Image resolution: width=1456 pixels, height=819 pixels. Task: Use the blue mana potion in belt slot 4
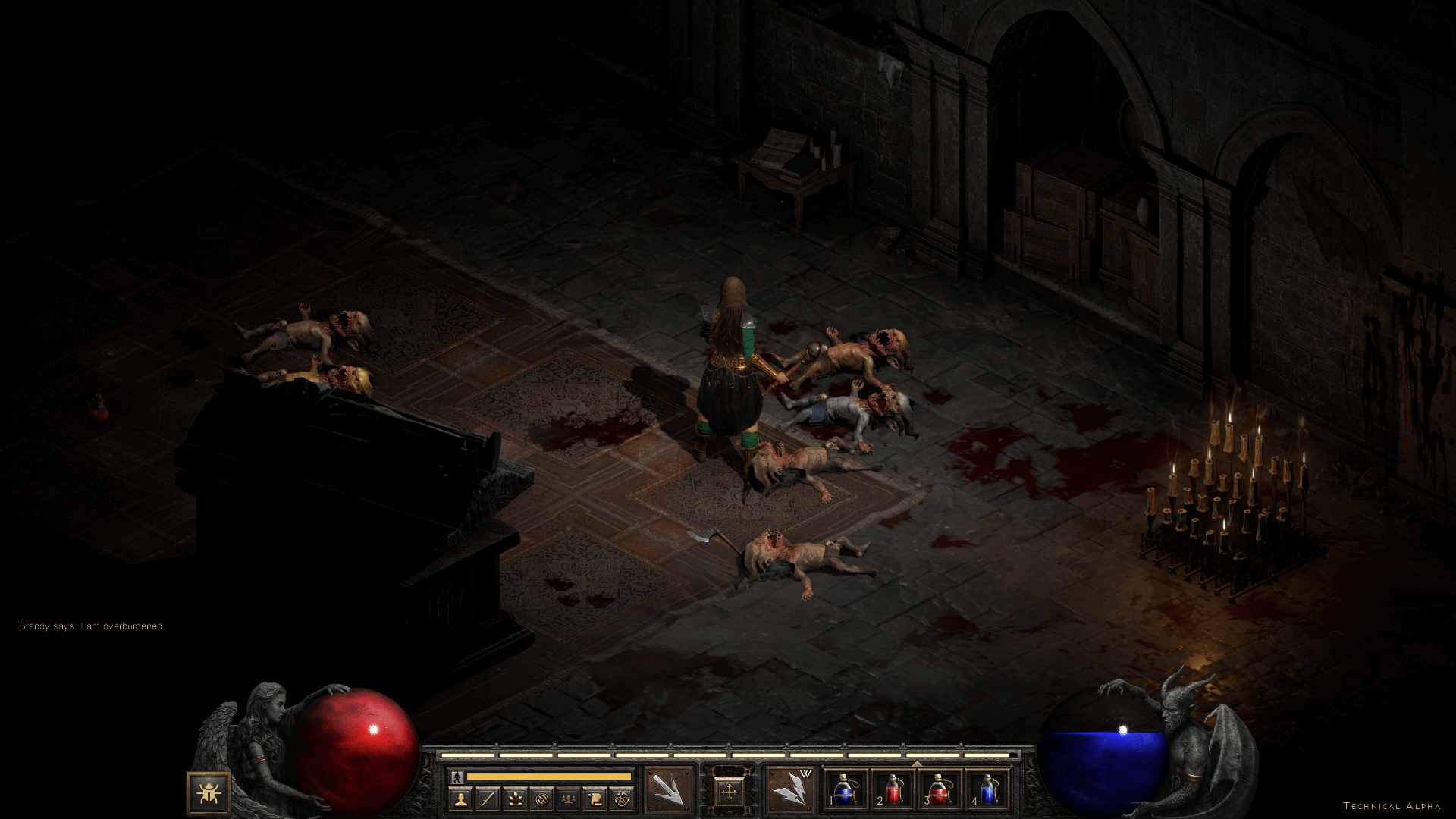[987, 791]
